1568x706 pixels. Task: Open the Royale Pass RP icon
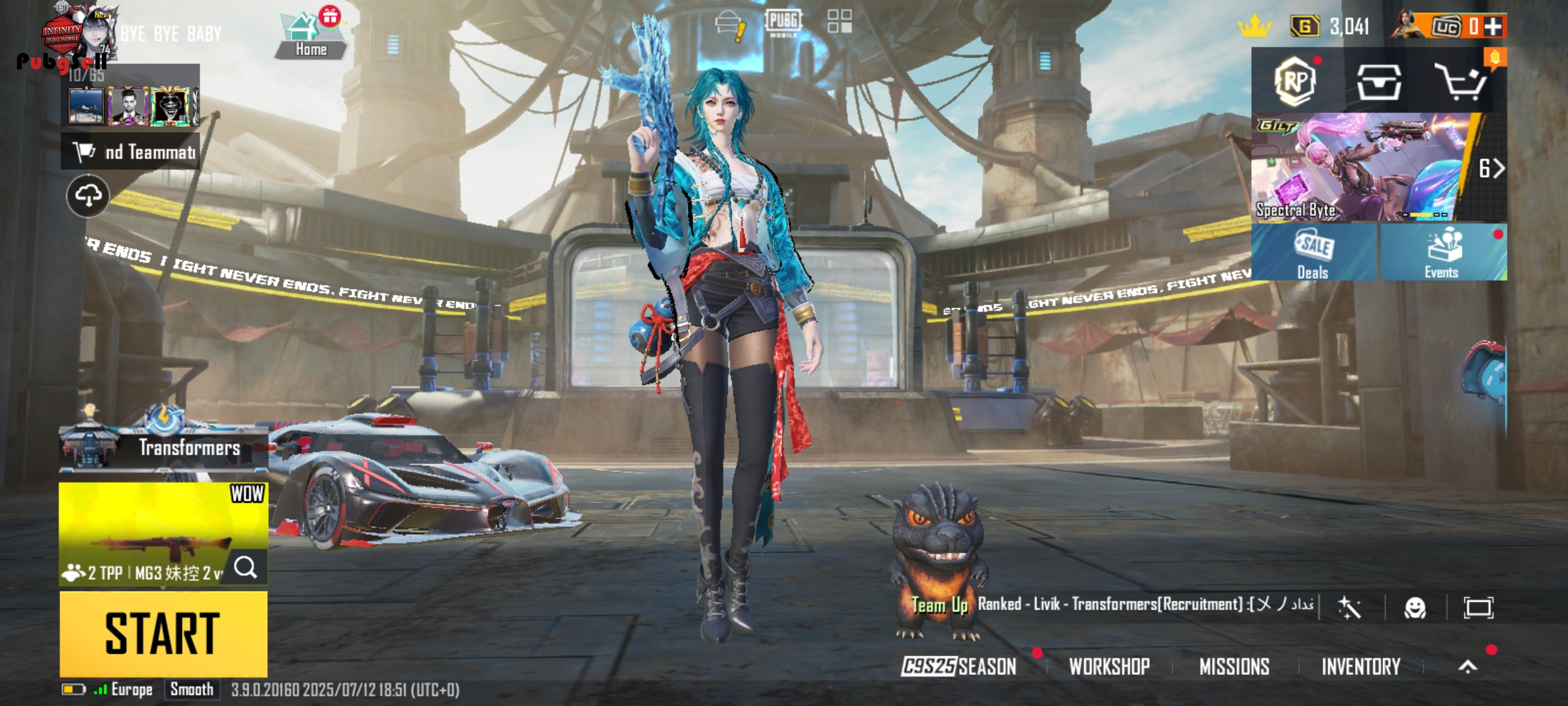(x=1296, y=81)
